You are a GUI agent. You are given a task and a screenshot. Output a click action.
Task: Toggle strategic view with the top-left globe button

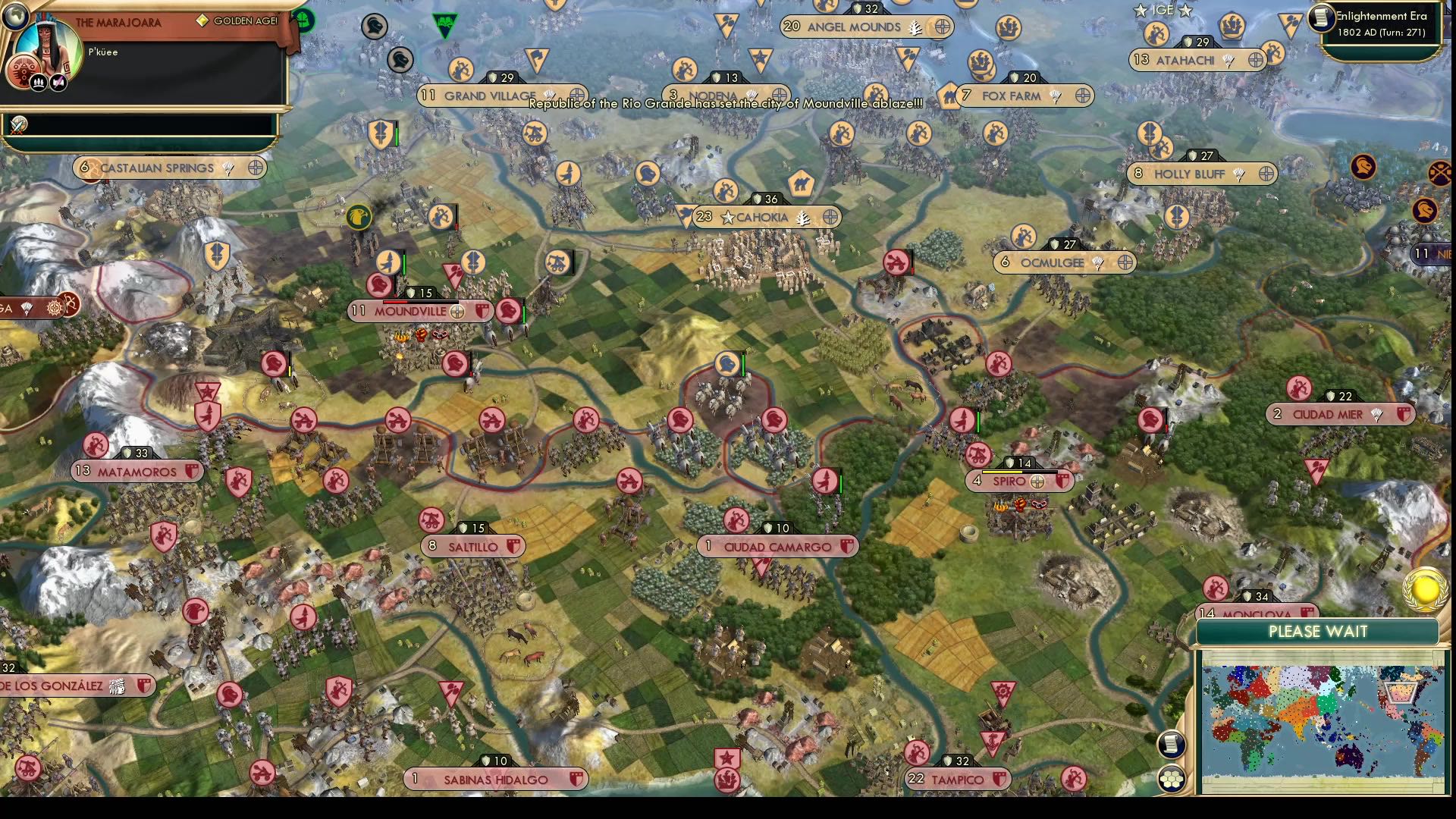pyautogui.click(x=15, y=15)
